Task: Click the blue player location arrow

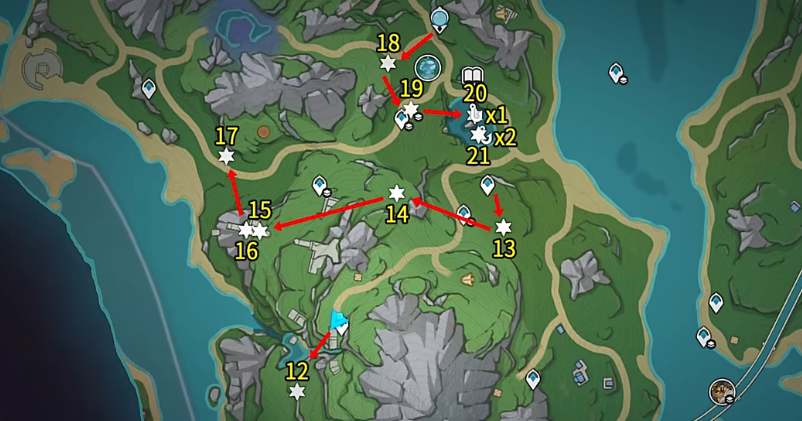Action: pyautogui.click(x=338, y=322)
